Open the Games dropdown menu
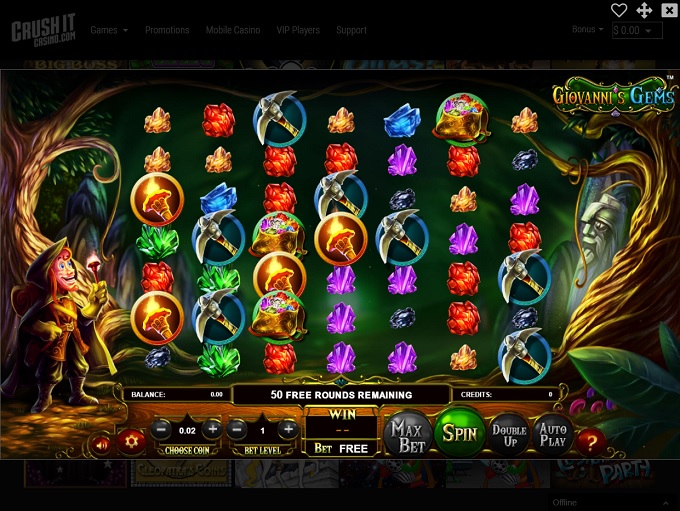Screen dimensions: 680x511 click(109, 30)
